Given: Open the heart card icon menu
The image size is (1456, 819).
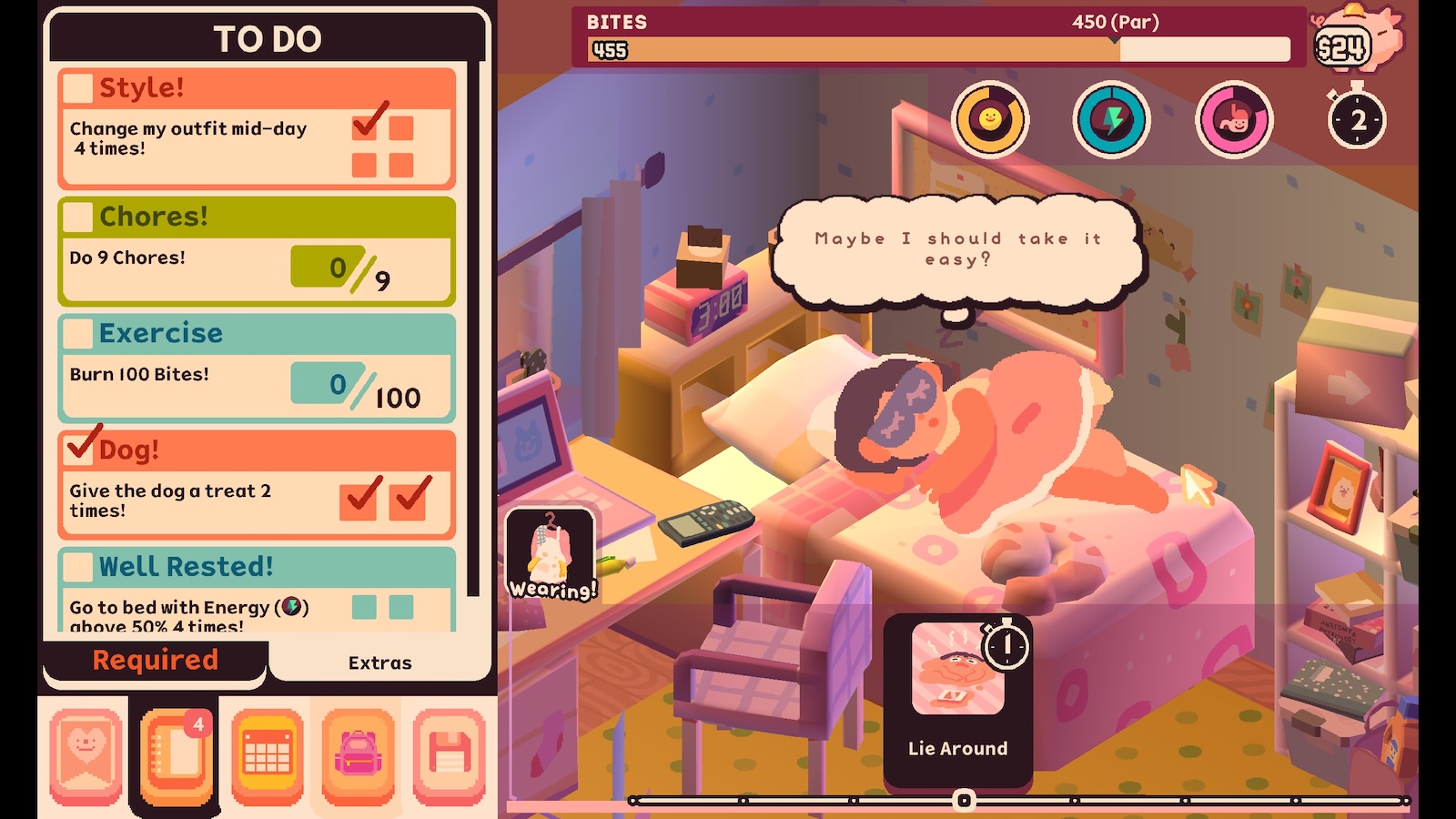Looking at the screenshot, I should coord(86,755).
